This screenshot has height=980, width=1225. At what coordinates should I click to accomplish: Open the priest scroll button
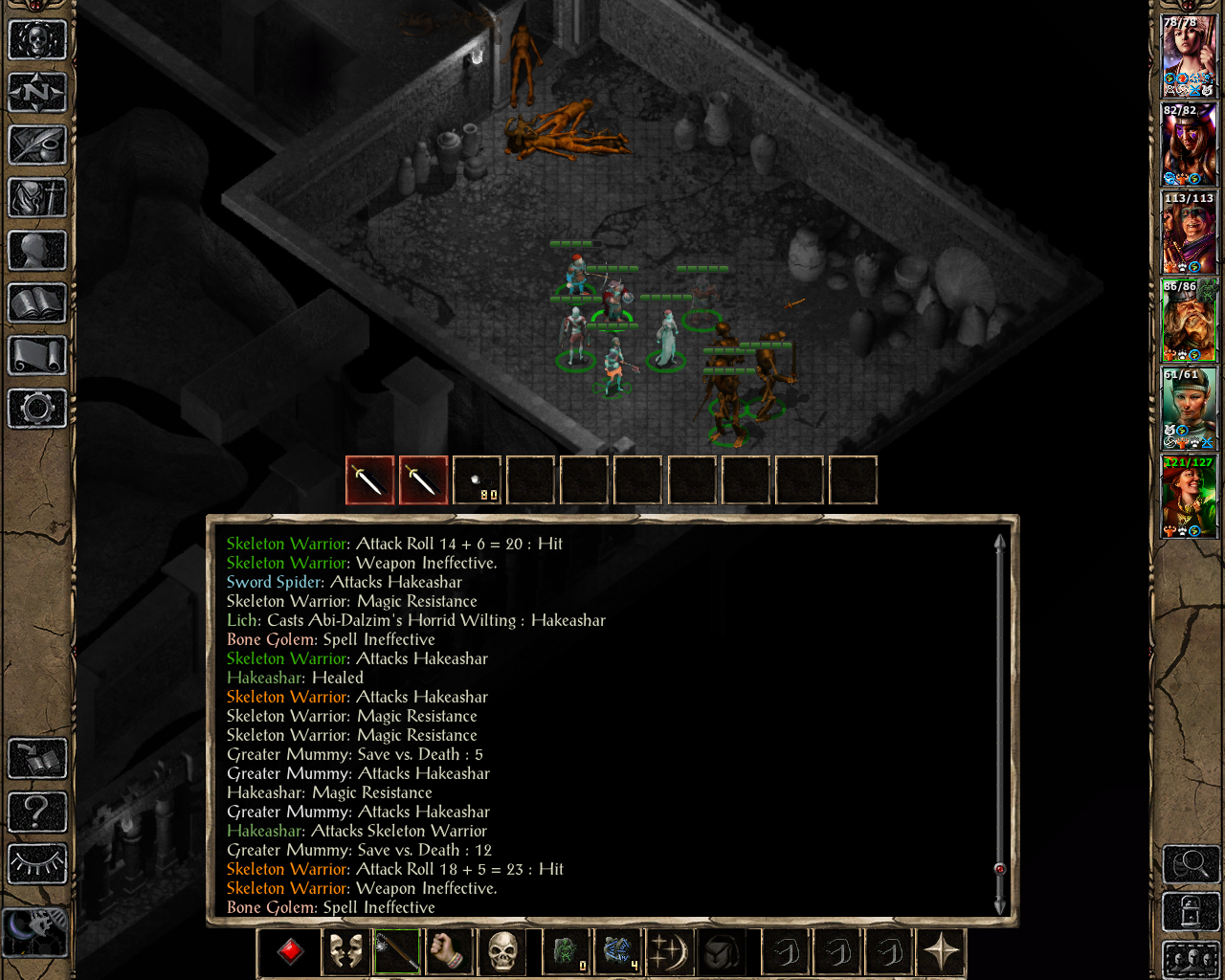pyautogui.click(x=37, y=356)
